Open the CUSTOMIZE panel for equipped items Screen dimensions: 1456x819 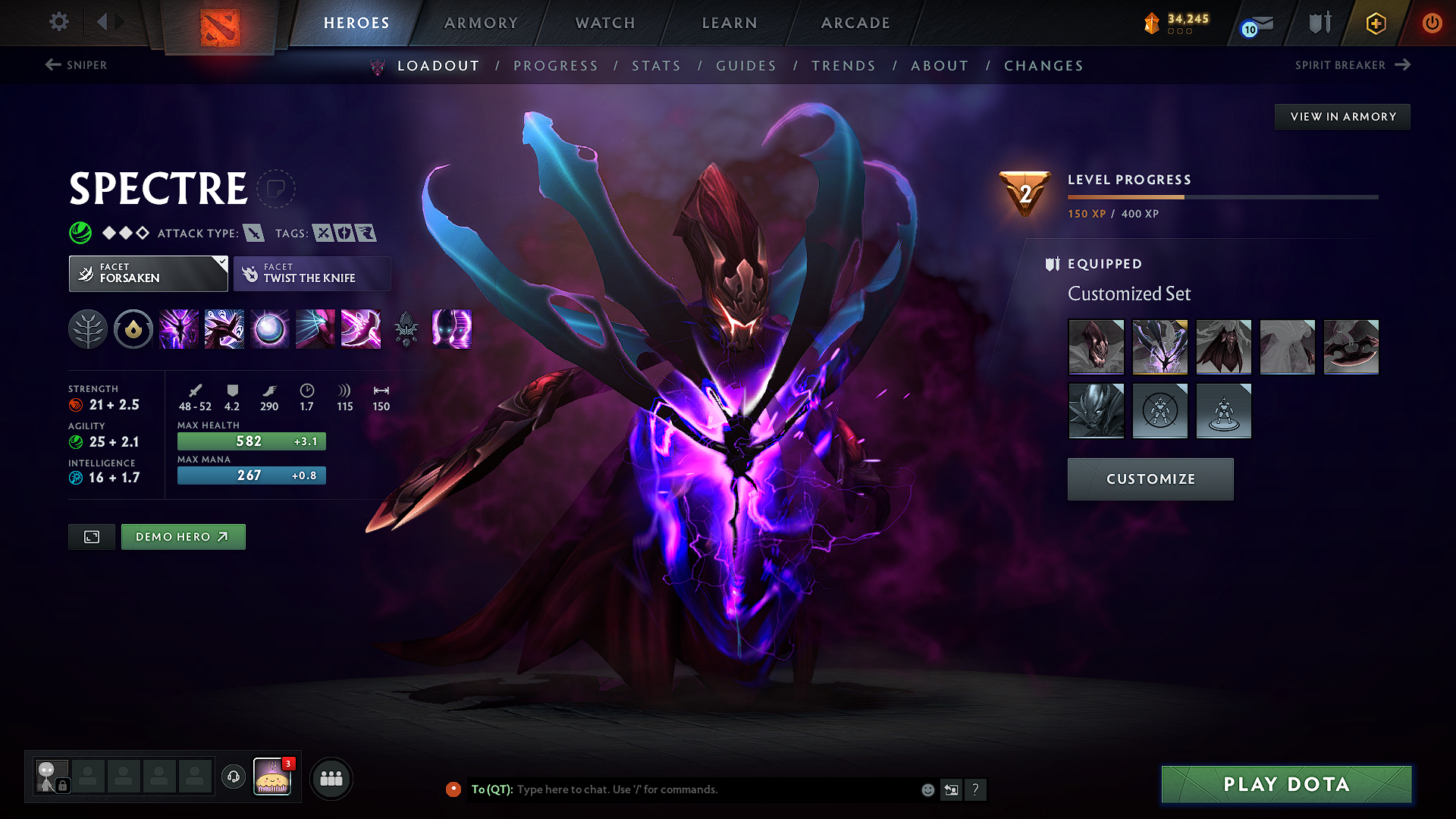point(1150,479)
